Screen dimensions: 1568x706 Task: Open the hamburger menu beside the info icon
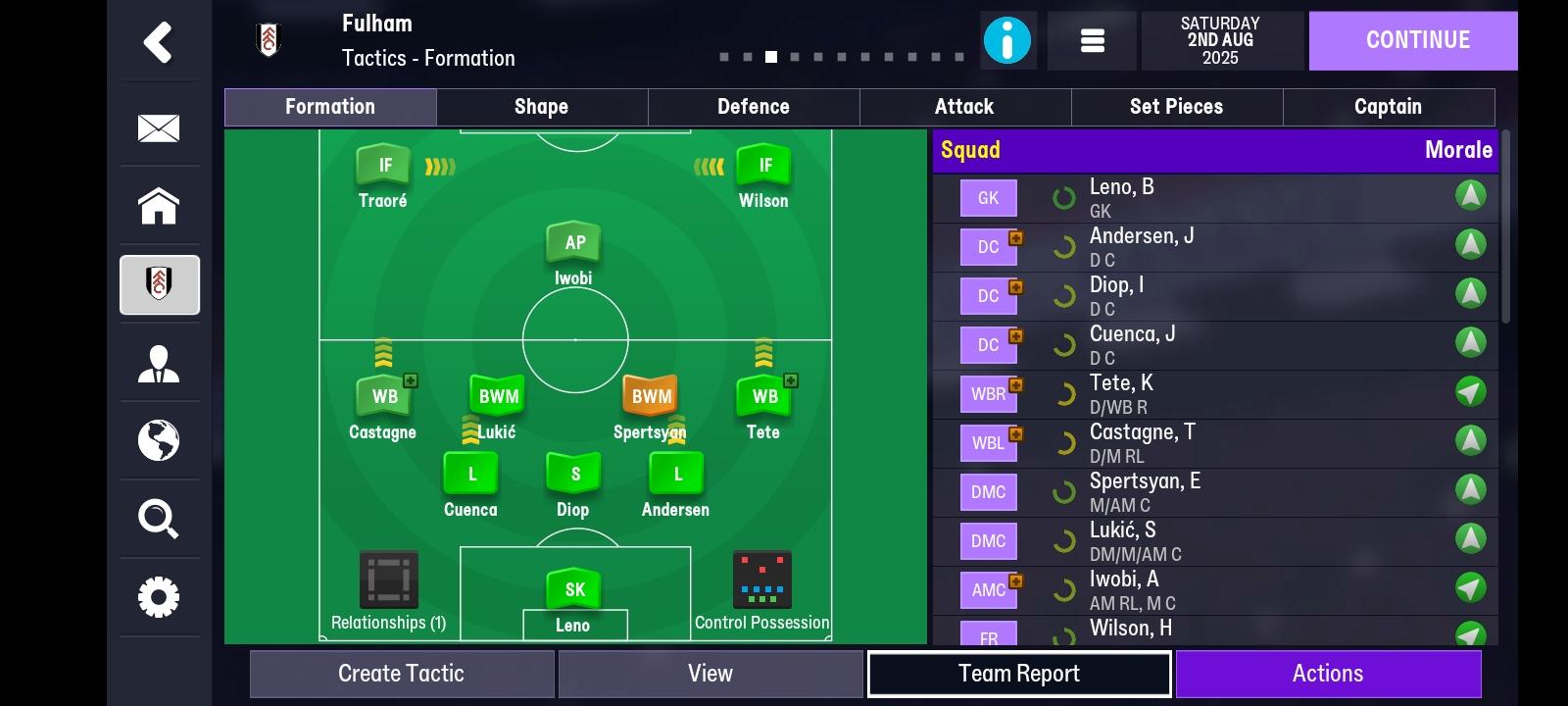[x=1092, y=40]
